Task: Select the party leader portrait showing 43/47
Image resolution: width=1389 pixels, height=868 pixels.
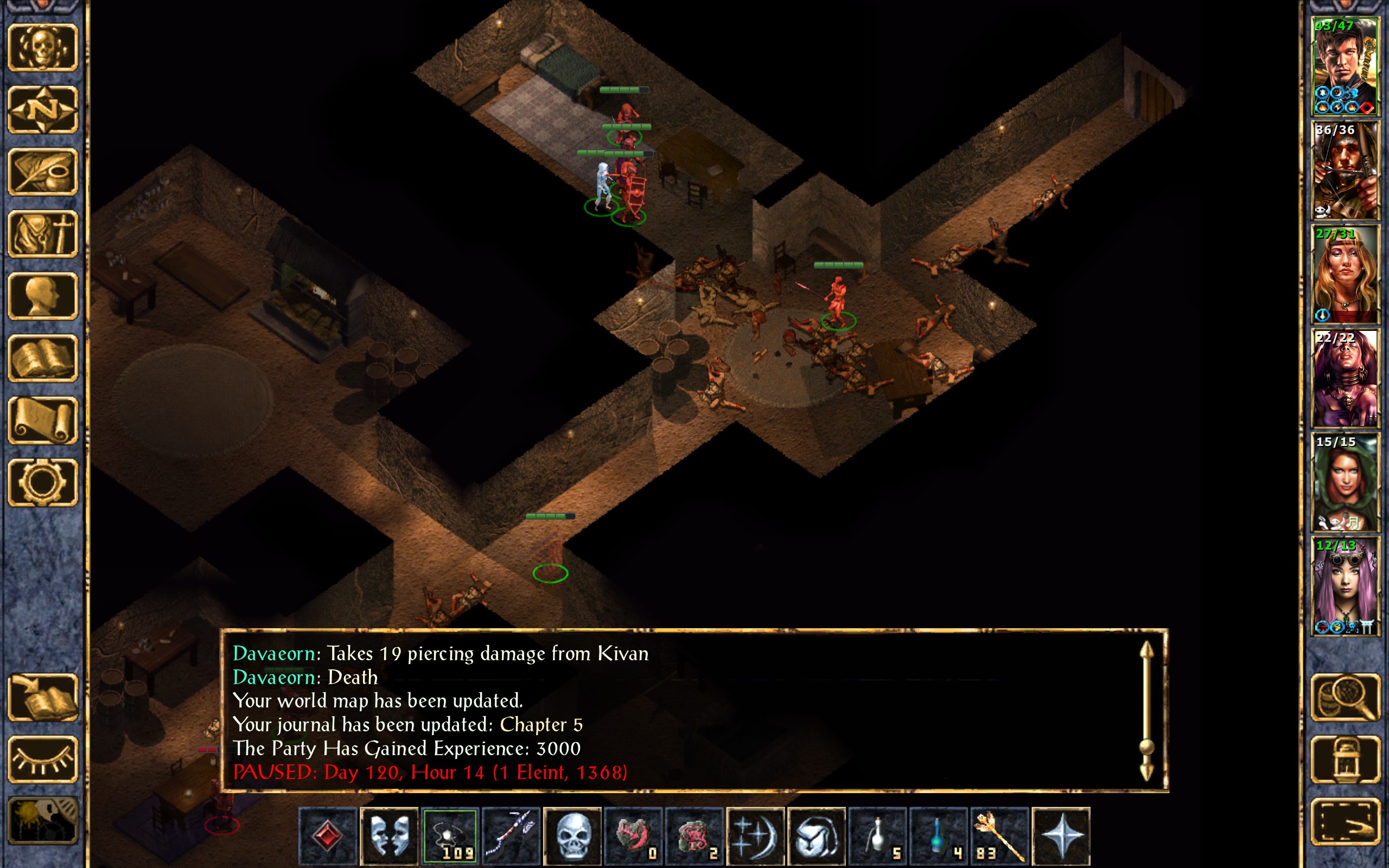Action: click(1345, 67)
